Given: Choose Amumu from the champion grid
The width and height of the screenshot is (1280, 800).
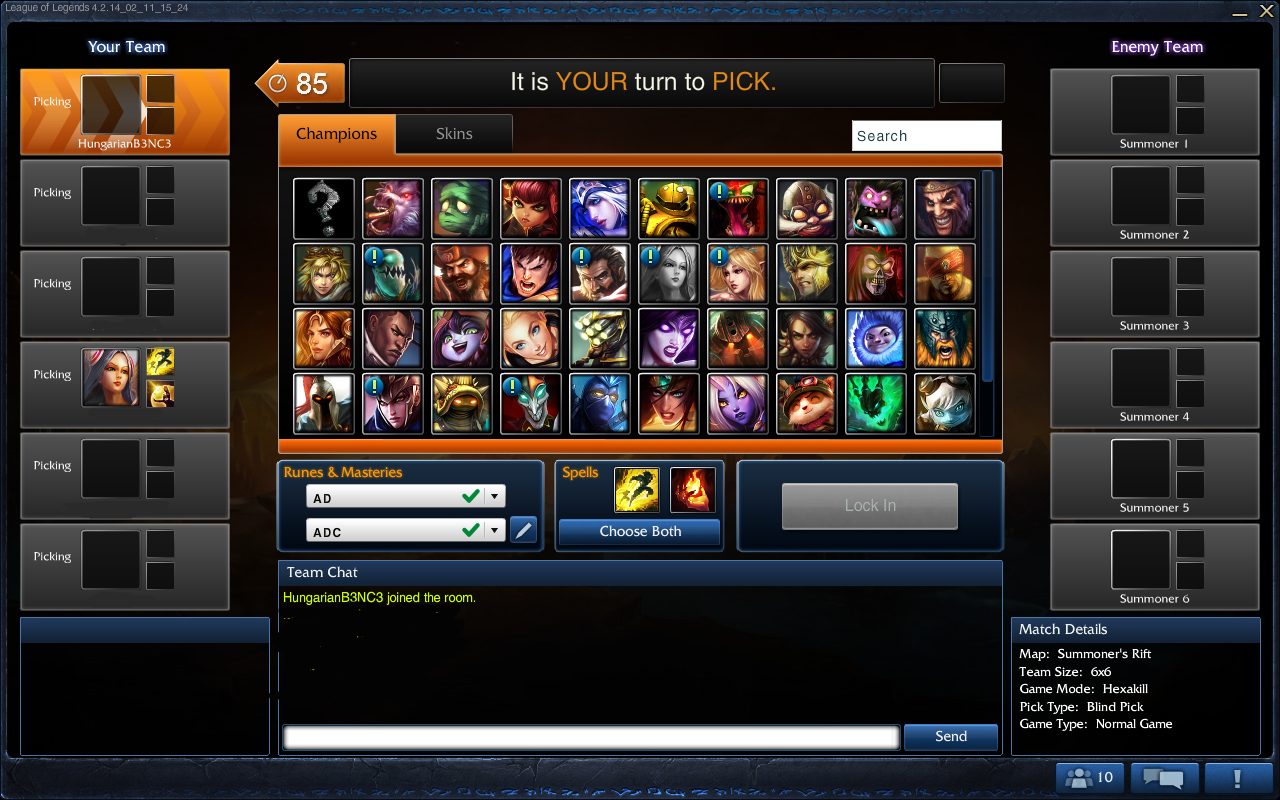Looking at the screenshot, I should 462,209.
